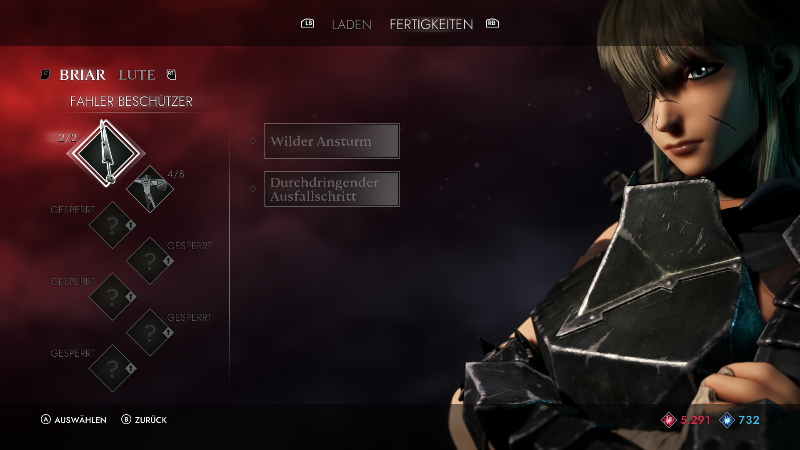Switch to the Laden tab
Viewport: 800px width, 450px height.
click(351, 24)
